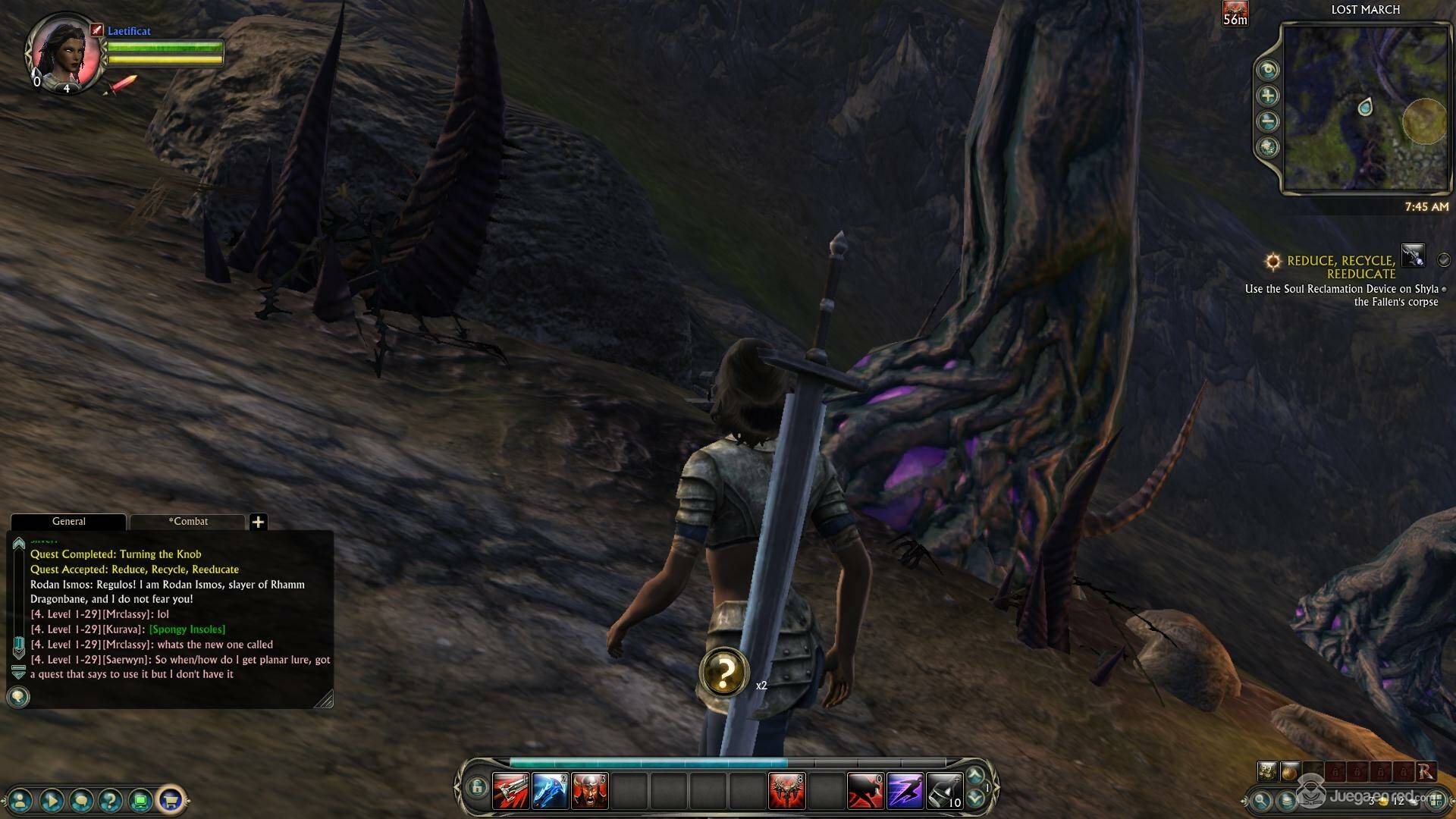The width and height of the screenshot is (1456, 819).
Task: Activate the horned helmet war cry ability
Action: pos(589,791)
